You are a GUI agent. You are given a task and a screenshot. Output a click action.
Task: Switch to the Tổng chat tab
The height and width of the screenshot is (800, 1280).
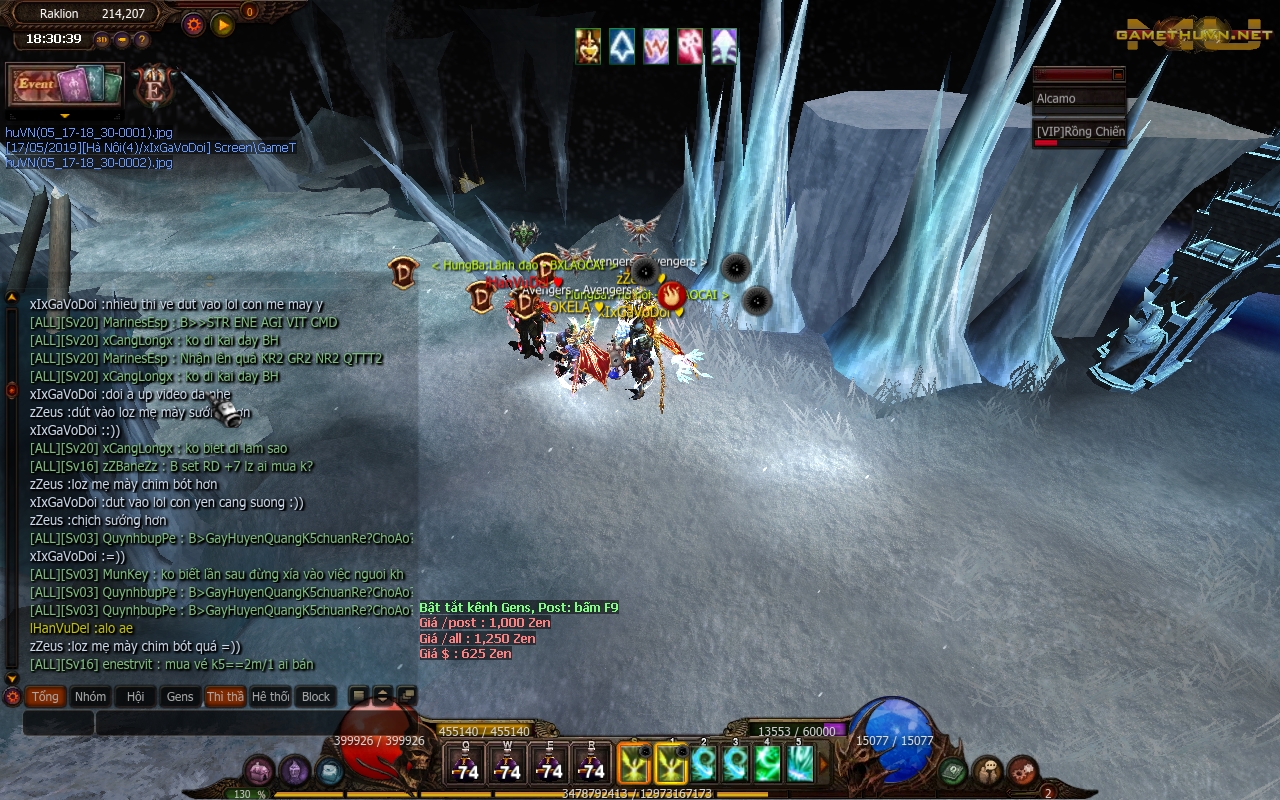coord(45,697)
